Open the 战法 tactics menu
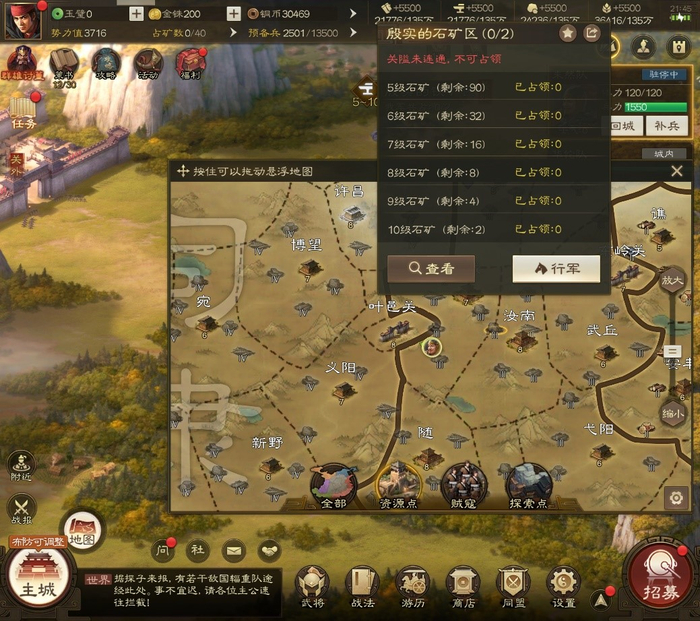Screen dimensions: 700x621 pyautogui.click(x=362, y=586)
